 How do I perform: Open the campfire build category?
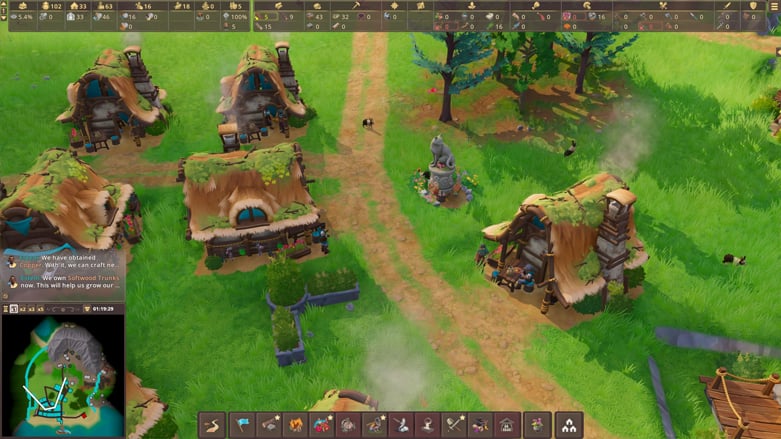296,425
